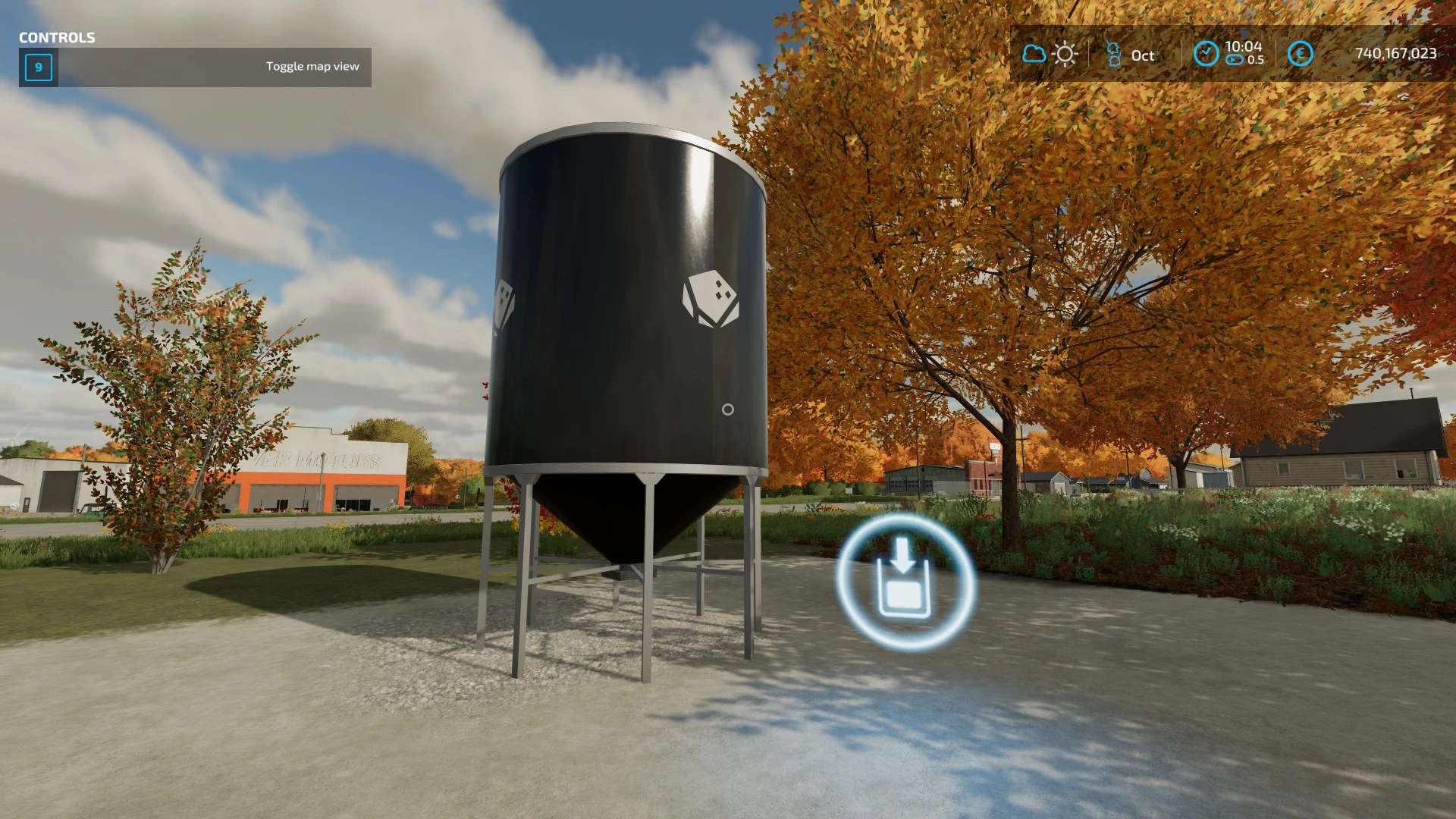Click the Toggle map view control entry
This screenshot has height=819, width=1456.
tap(195, 67)
